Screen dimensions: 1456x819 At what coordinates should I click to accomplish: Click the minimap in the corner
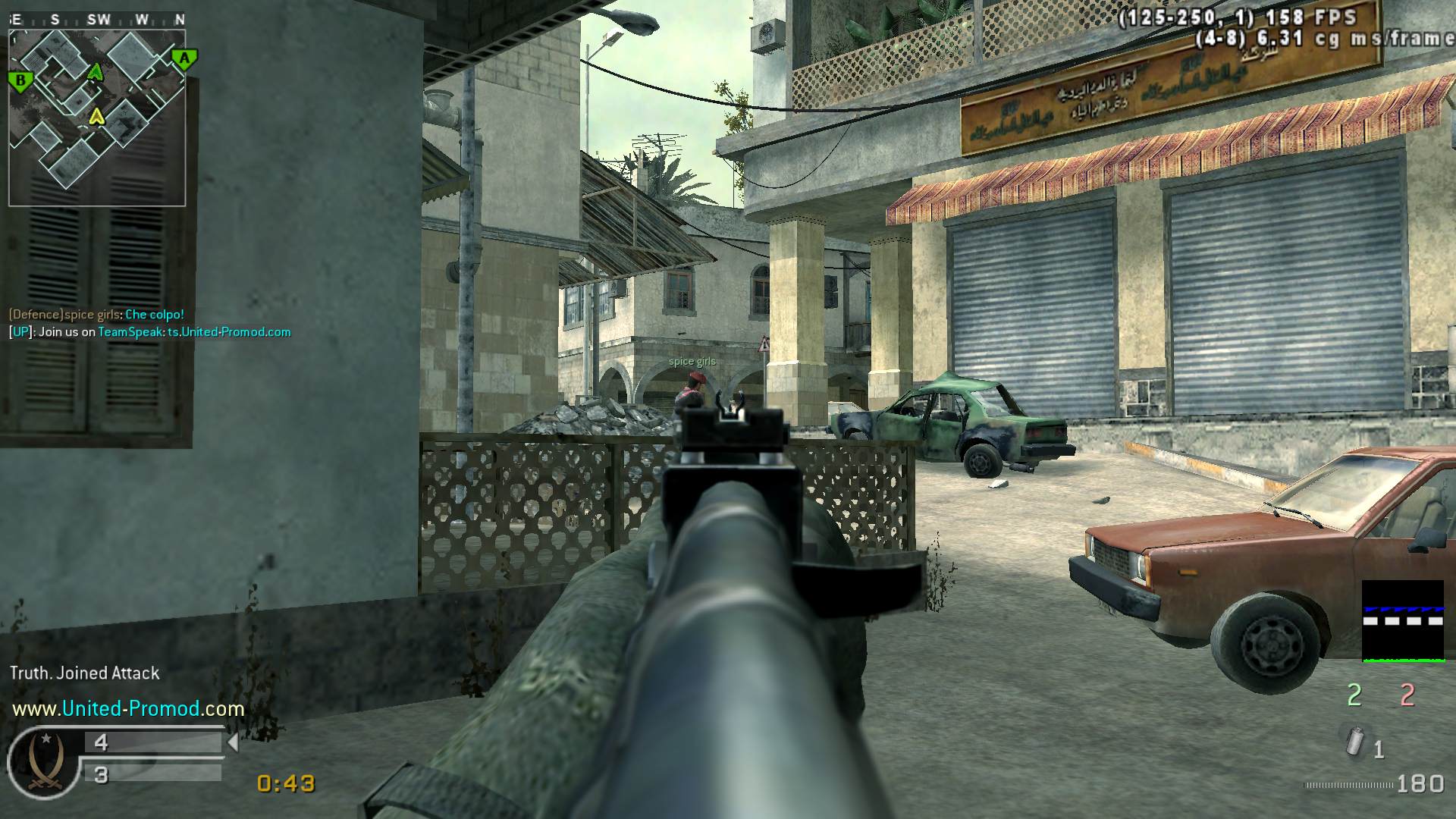(x=97, y=117)
